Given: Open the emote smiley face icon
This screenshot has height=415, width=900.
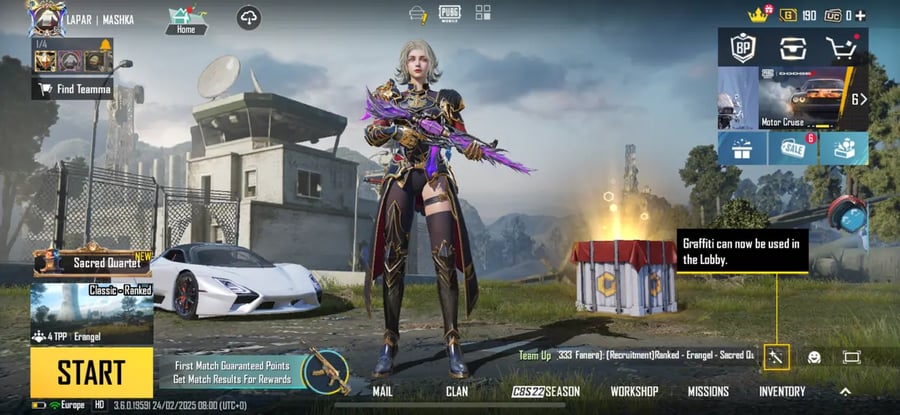Looking at the screenshot, I should (x=814, y=357).
